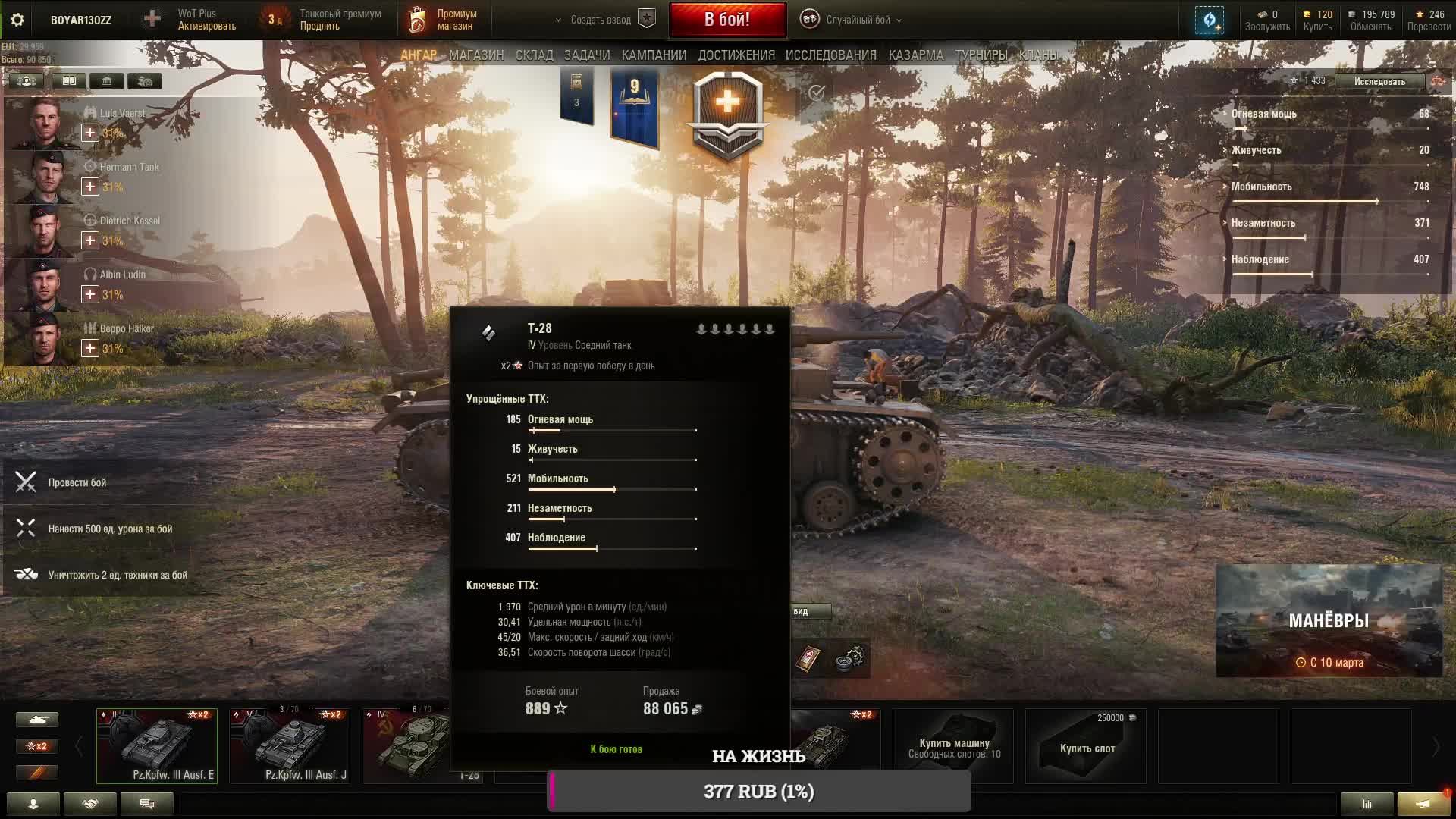1456x819 pixels.
Task: Activate WoT Plus subscription
Action: (206, 20)
